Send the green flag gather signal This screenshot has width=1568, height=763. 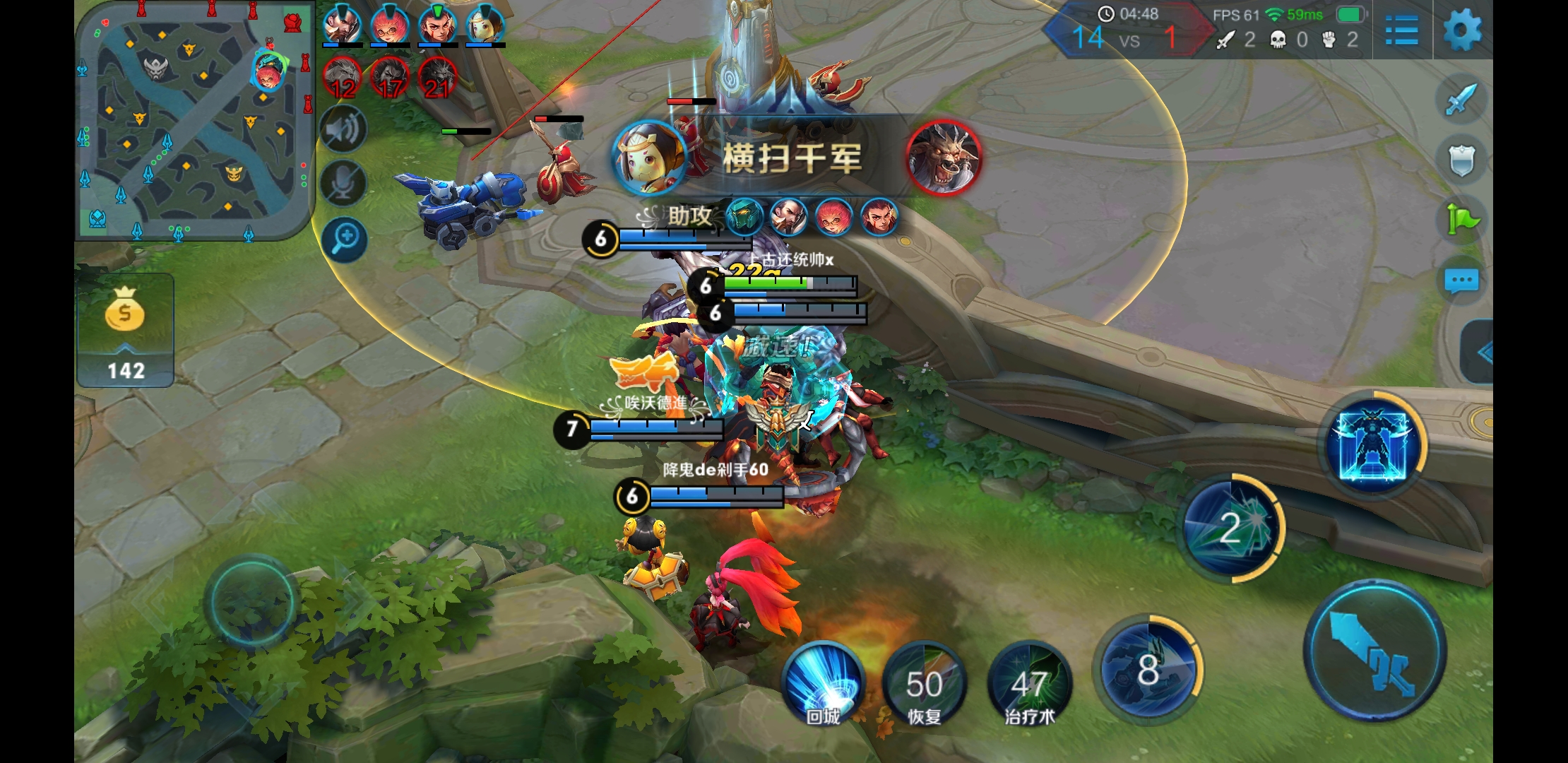(1461, 220)
